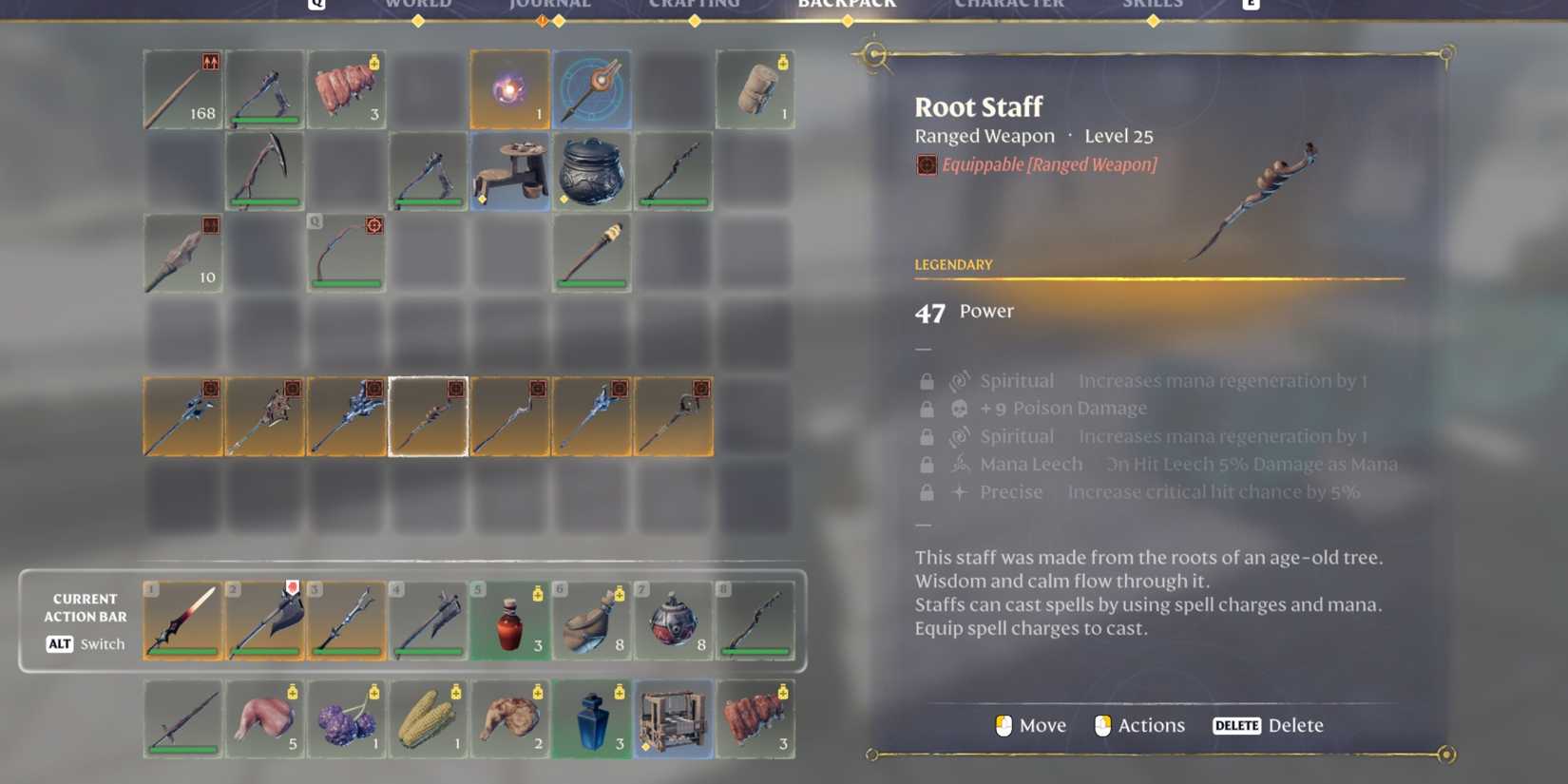The width and height of the screenshot is (1568, 784).
Task: Select the loom crafting station in the bottom row
Action: point(674,720)
